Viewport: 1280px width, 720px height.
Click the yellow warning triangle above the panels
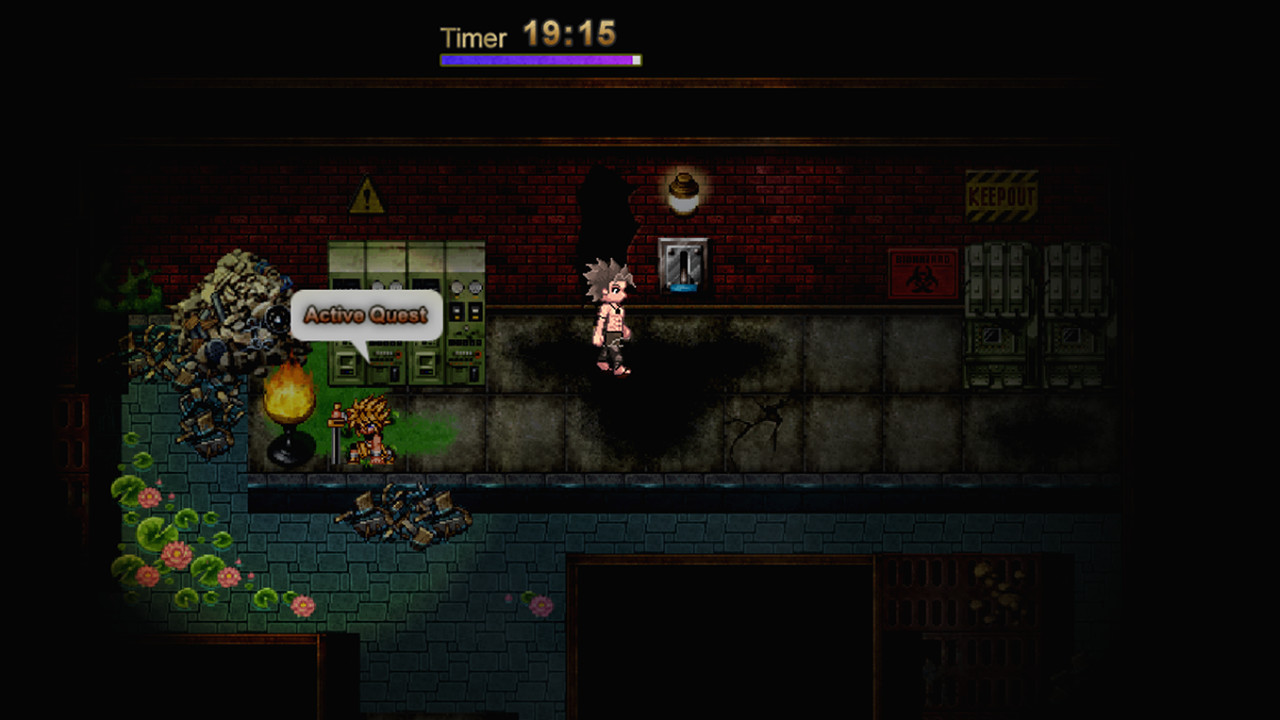click(365, 197)
